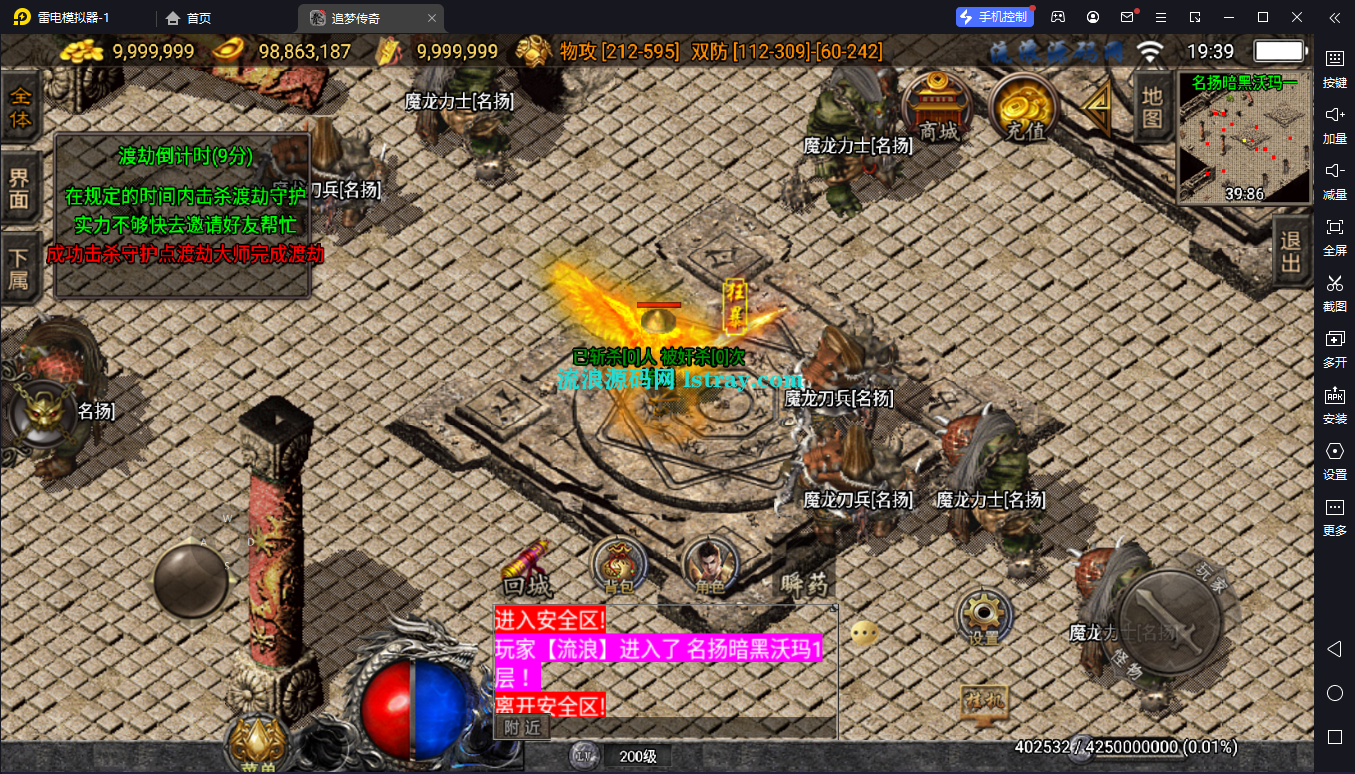This screenshot has height=774, width=1355.
Task: Click the gold triangle arrow beside 充值
Action: 1099,103
